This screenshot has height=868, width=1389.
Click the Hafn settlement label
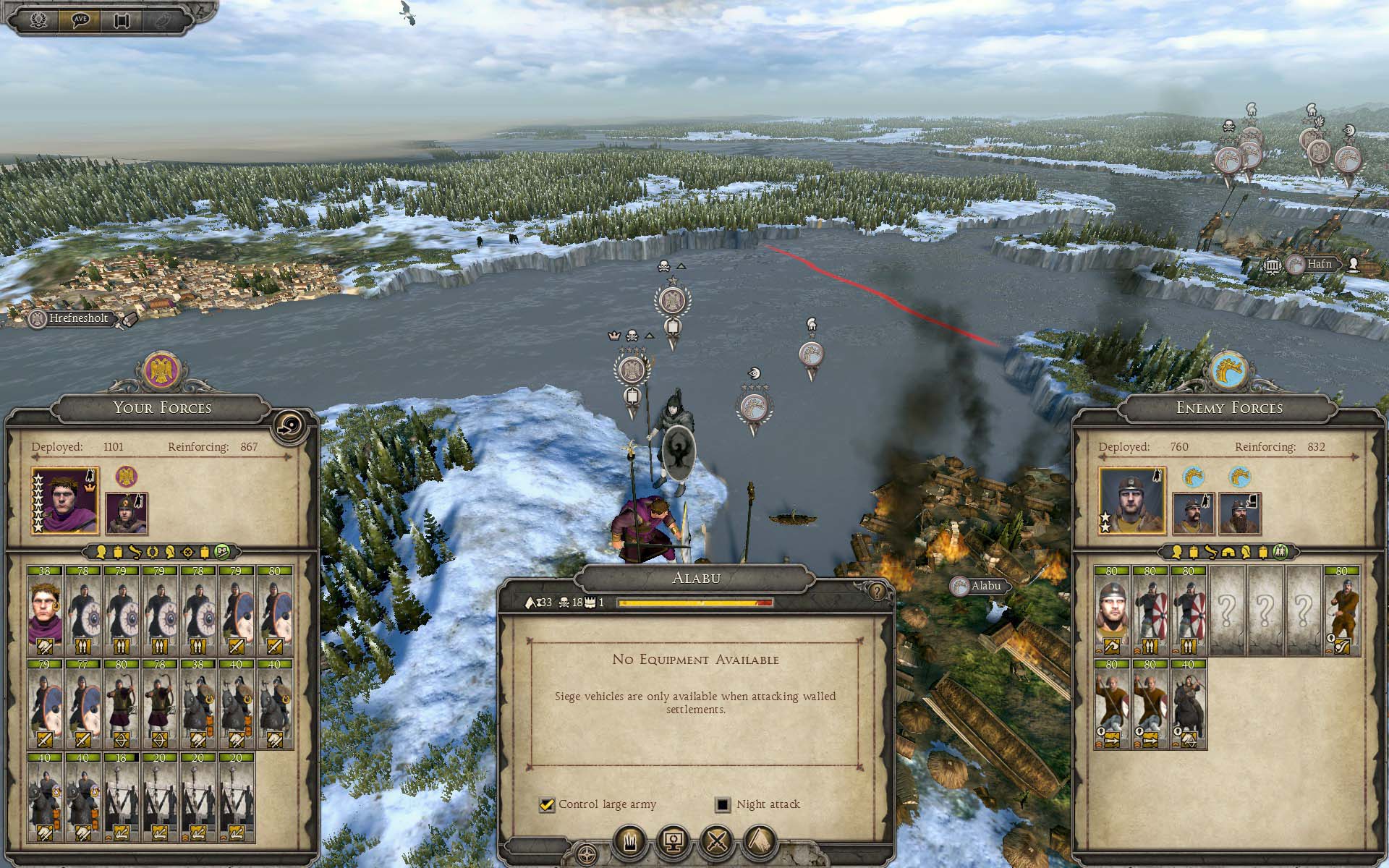[x=1318, y=265]
